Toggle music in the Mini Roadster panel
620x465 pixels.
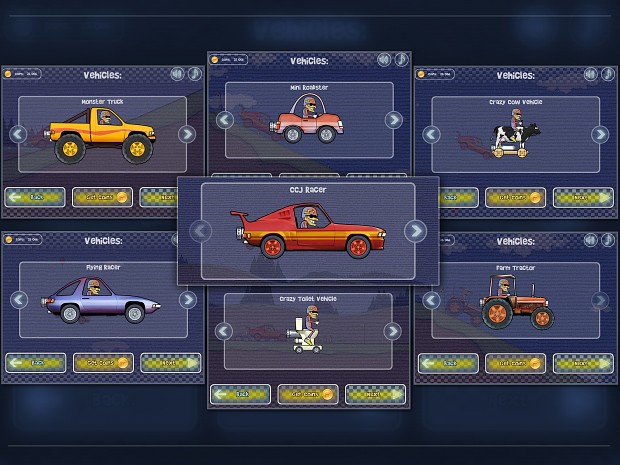pyautogui.click(x=400, y=59)
